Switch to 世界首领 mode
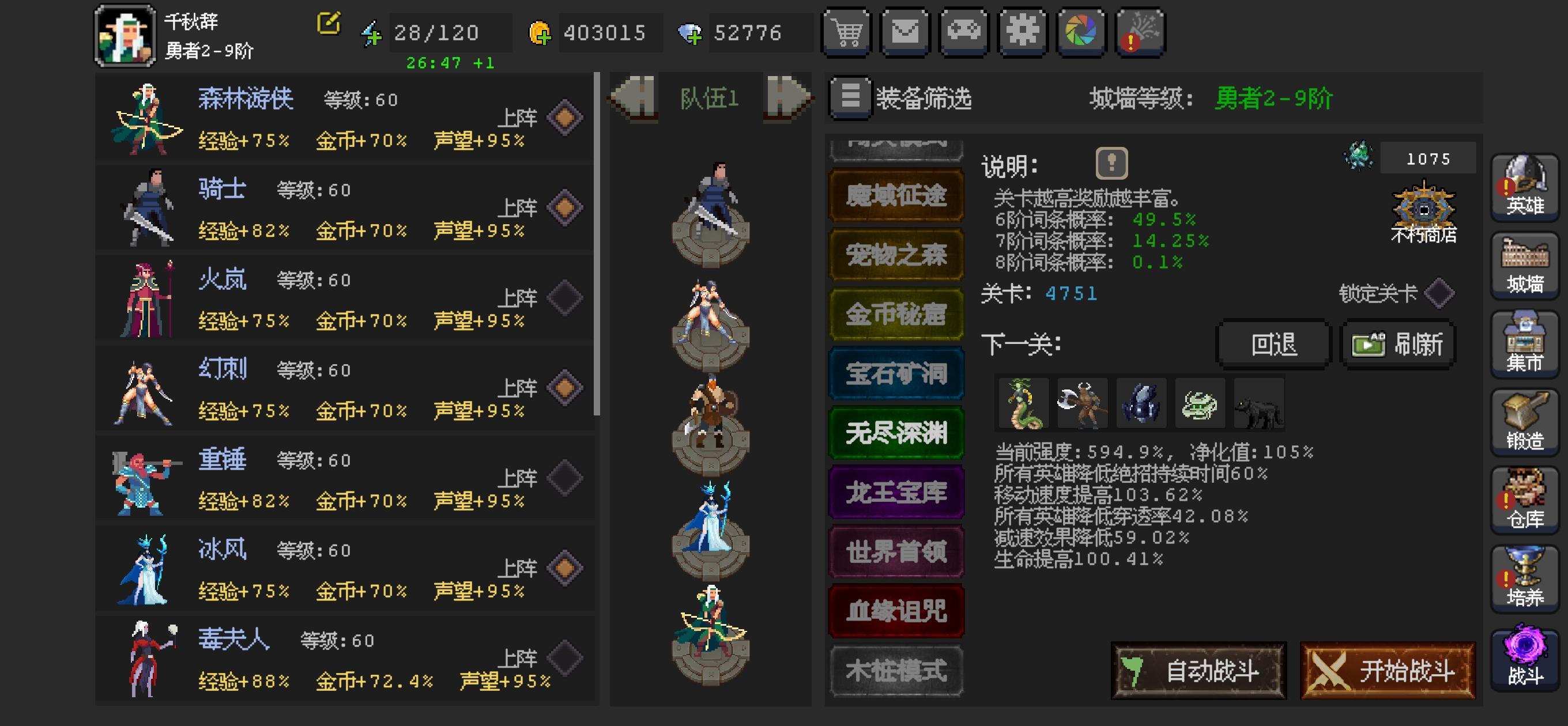 [x=896, y=553]
